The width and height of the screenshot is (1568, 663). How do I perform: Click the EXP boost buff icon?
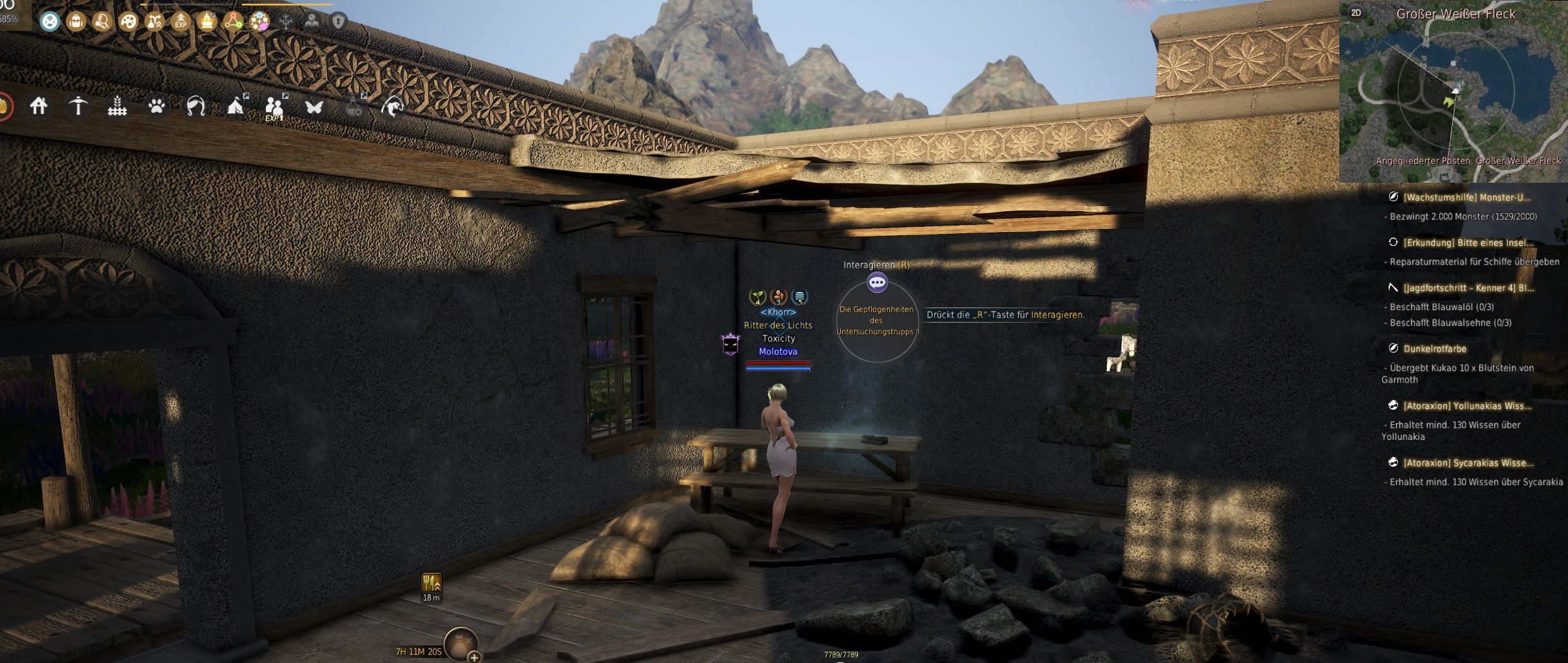click(x=181, y=22)
